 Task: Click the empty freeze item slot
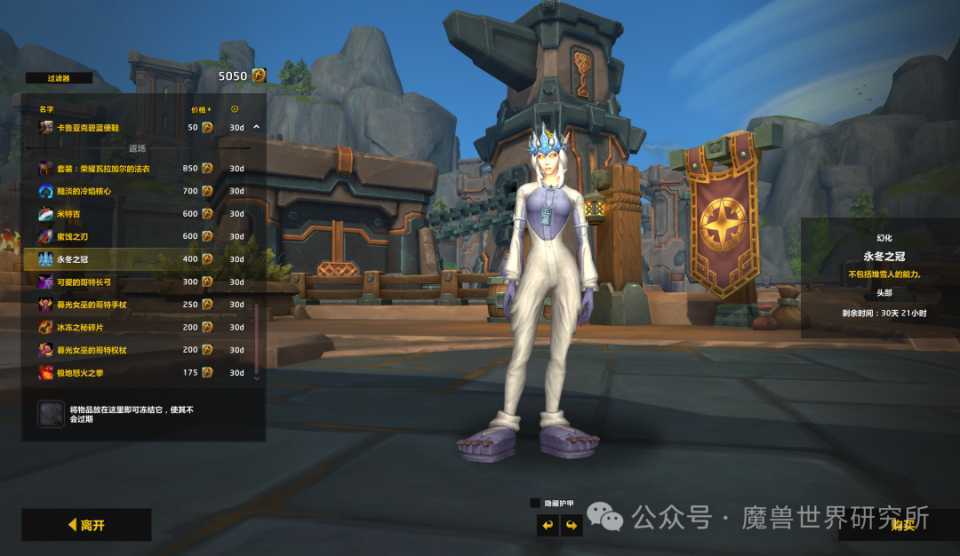pyautogui.click(x=51, y=414)
